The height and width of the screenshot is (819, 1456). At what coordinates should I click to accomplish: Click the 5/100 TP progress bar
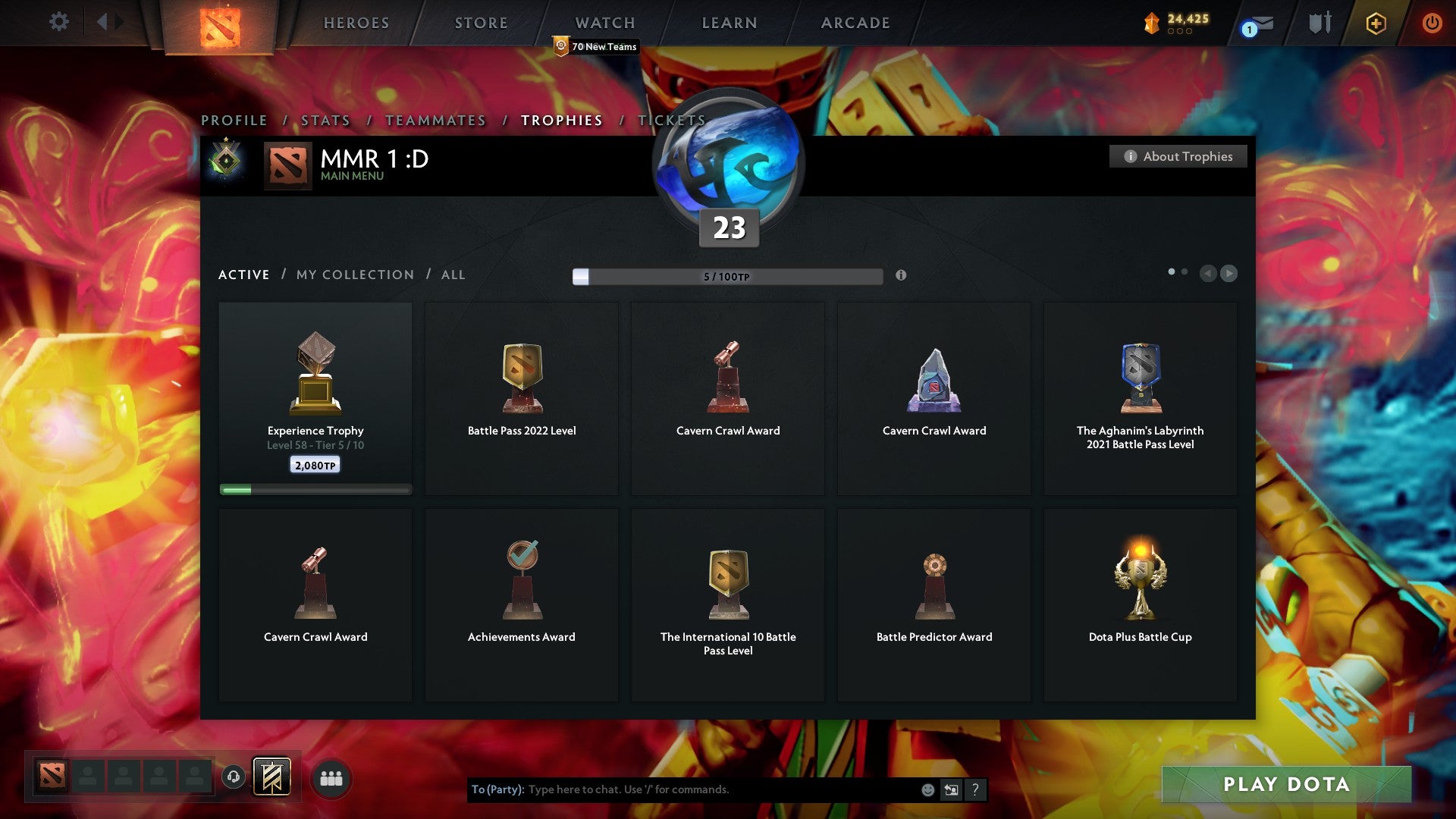tap(728, 277)
